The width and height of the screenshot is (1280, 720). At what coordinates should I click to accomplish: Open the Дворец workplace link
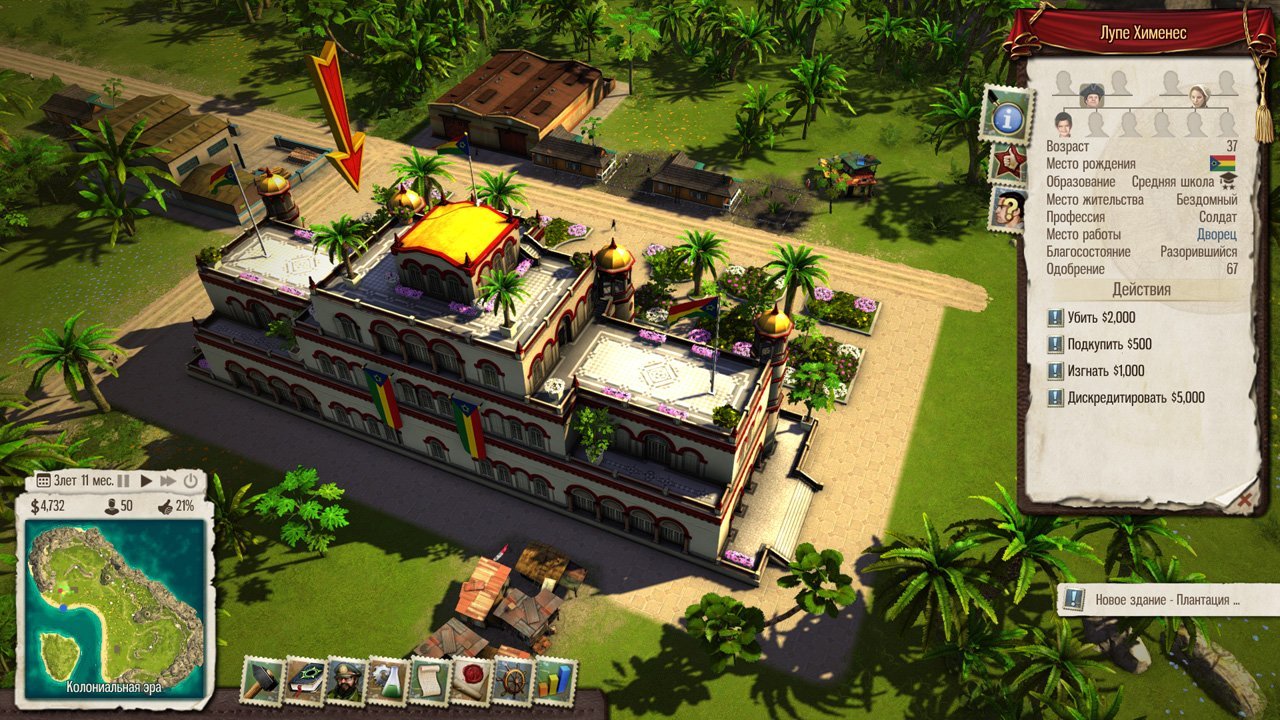(x=1216, y=234)
